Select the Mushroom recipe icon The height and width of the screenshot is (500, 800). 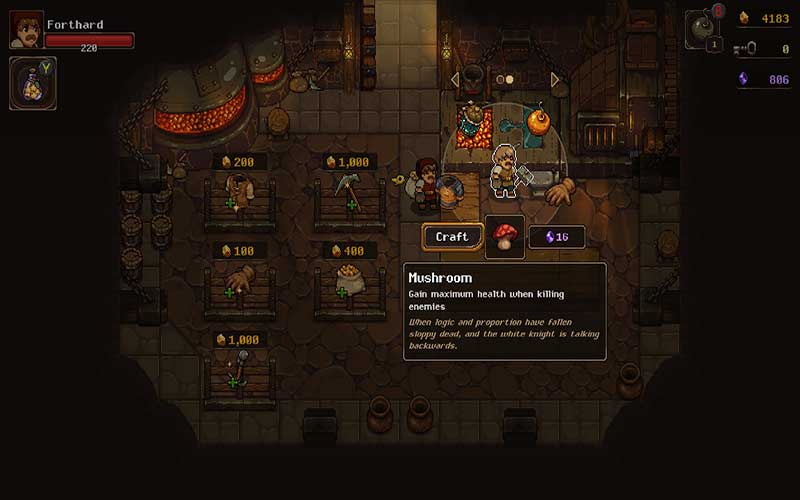pyautogui.click(x=505, y=237)
